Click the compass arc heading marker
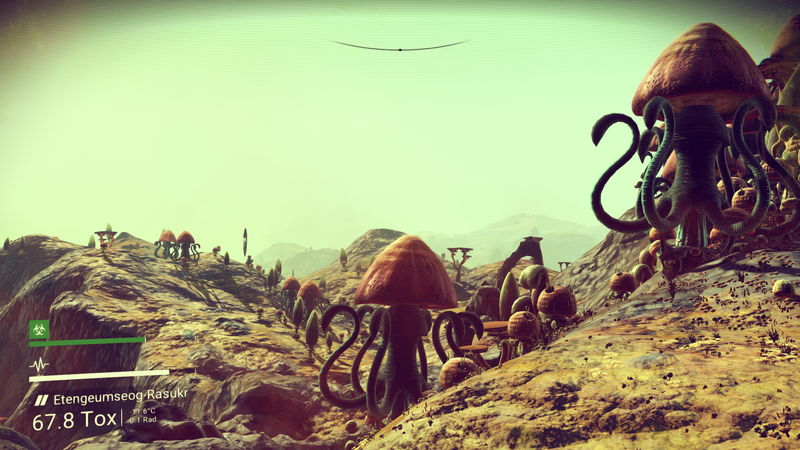 click(399, 48)
